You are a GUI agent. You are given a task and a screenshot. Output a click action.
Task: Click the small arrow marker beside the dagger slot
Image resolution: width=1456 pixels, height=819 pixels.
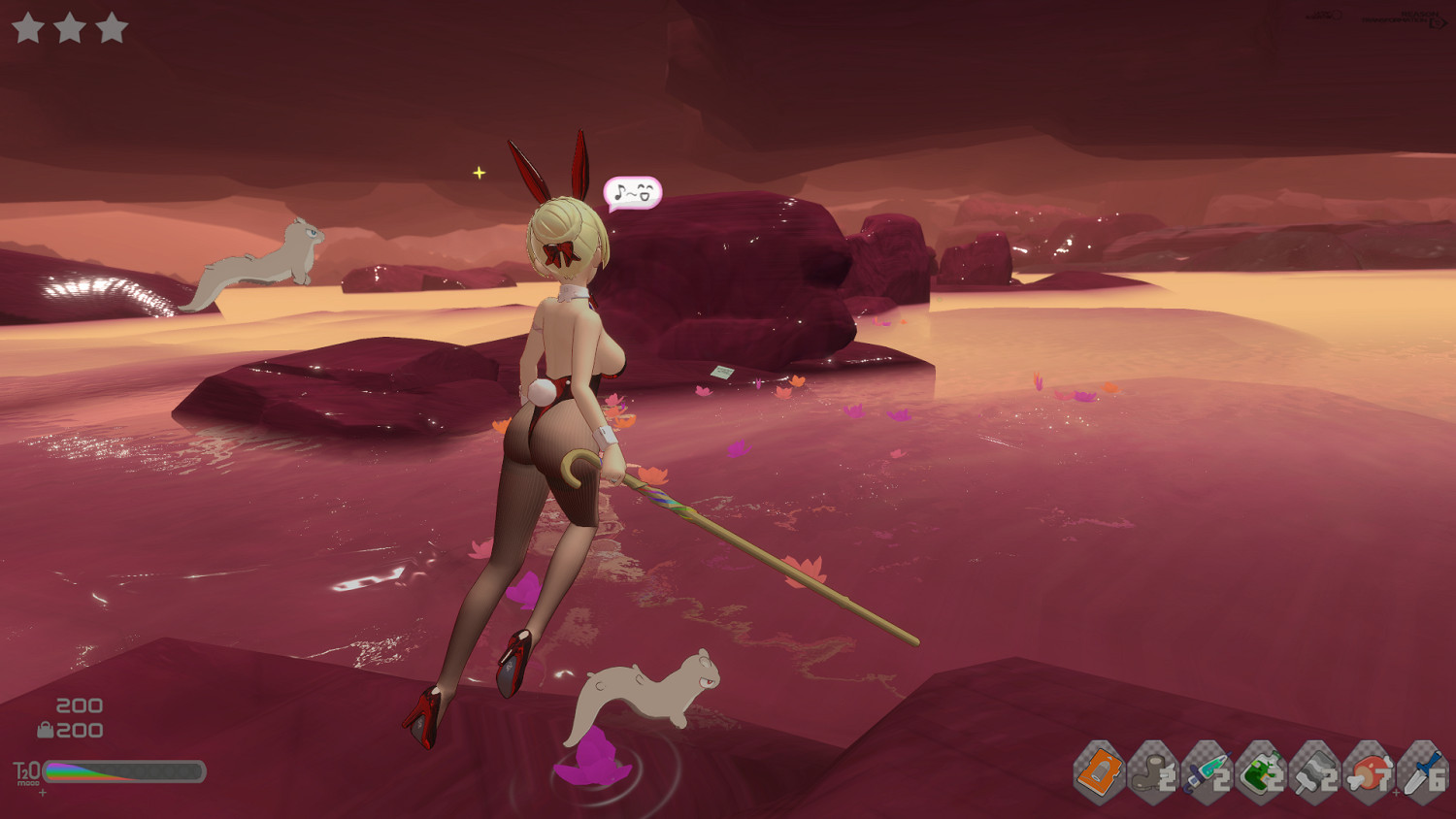1396,791
